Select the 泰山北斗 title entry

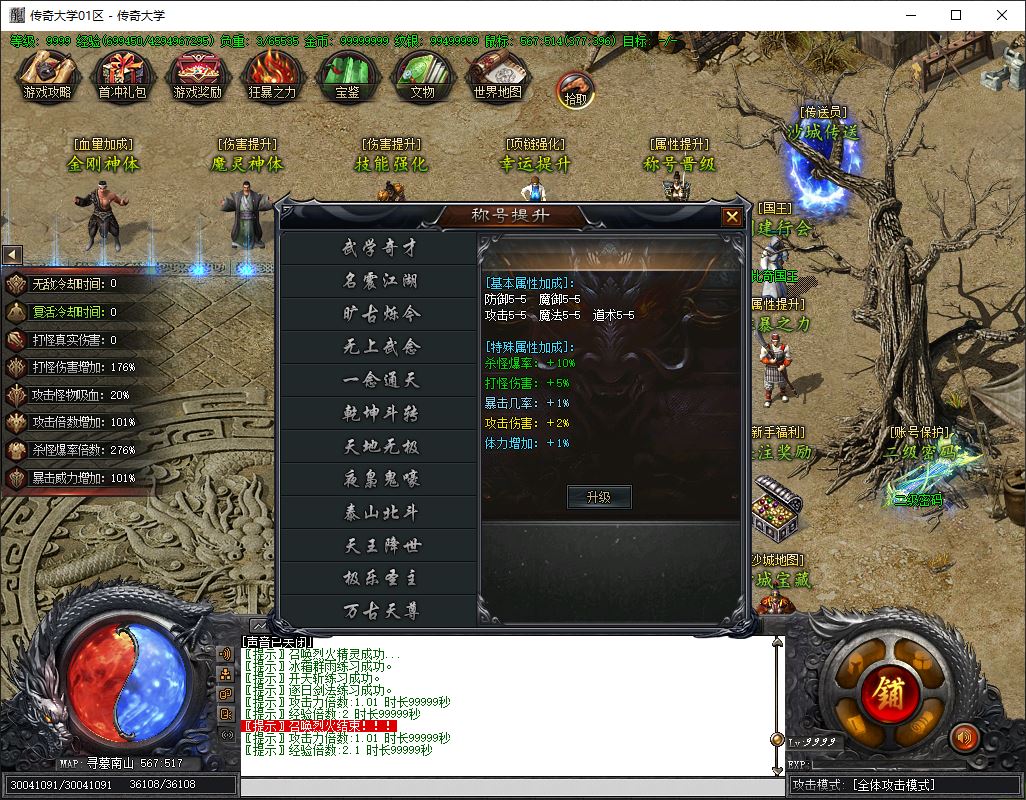[x=380, y=512]
